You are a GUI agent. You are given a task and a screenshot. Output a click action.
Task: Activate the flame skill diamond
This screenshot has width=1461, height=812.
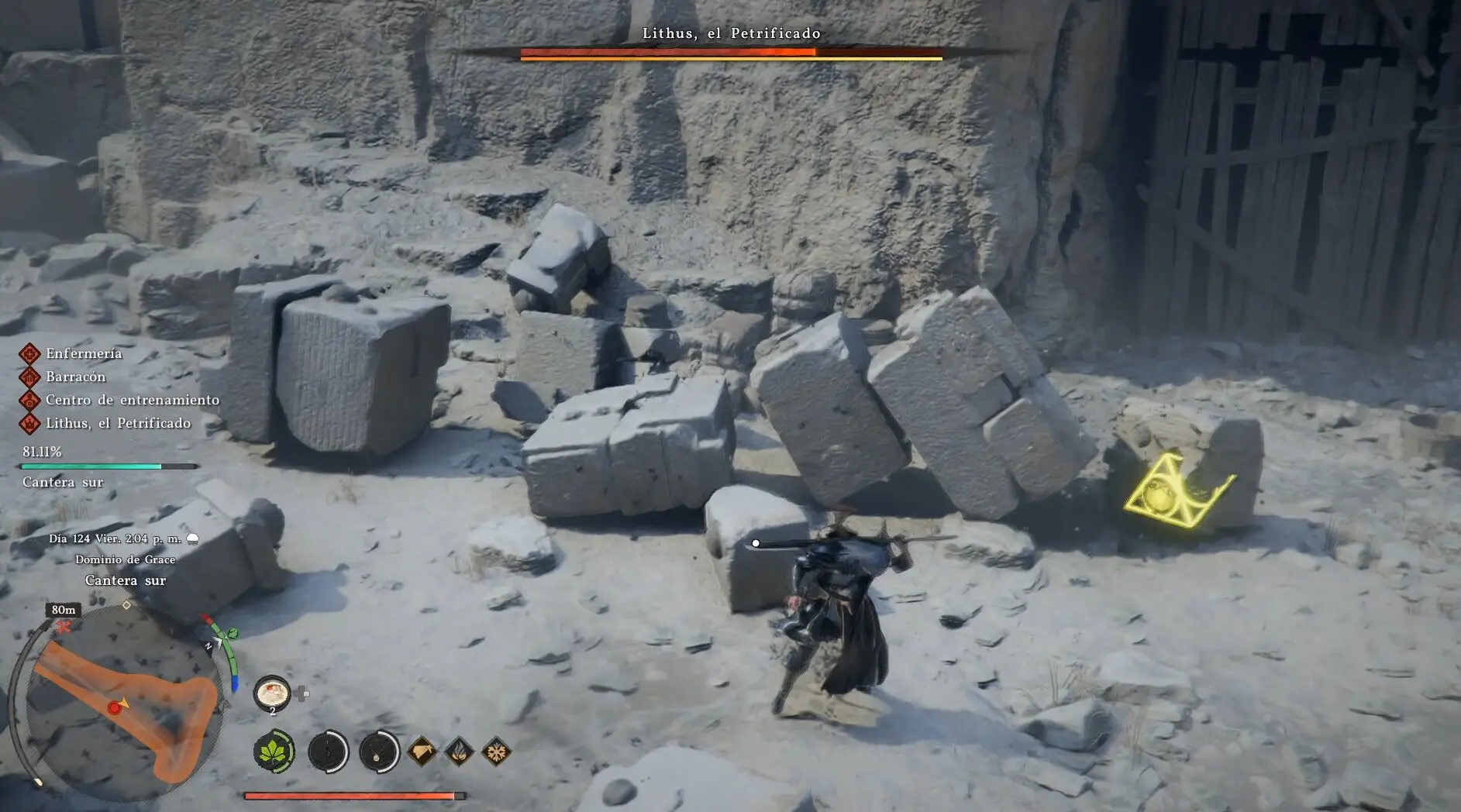click(459, 752)
